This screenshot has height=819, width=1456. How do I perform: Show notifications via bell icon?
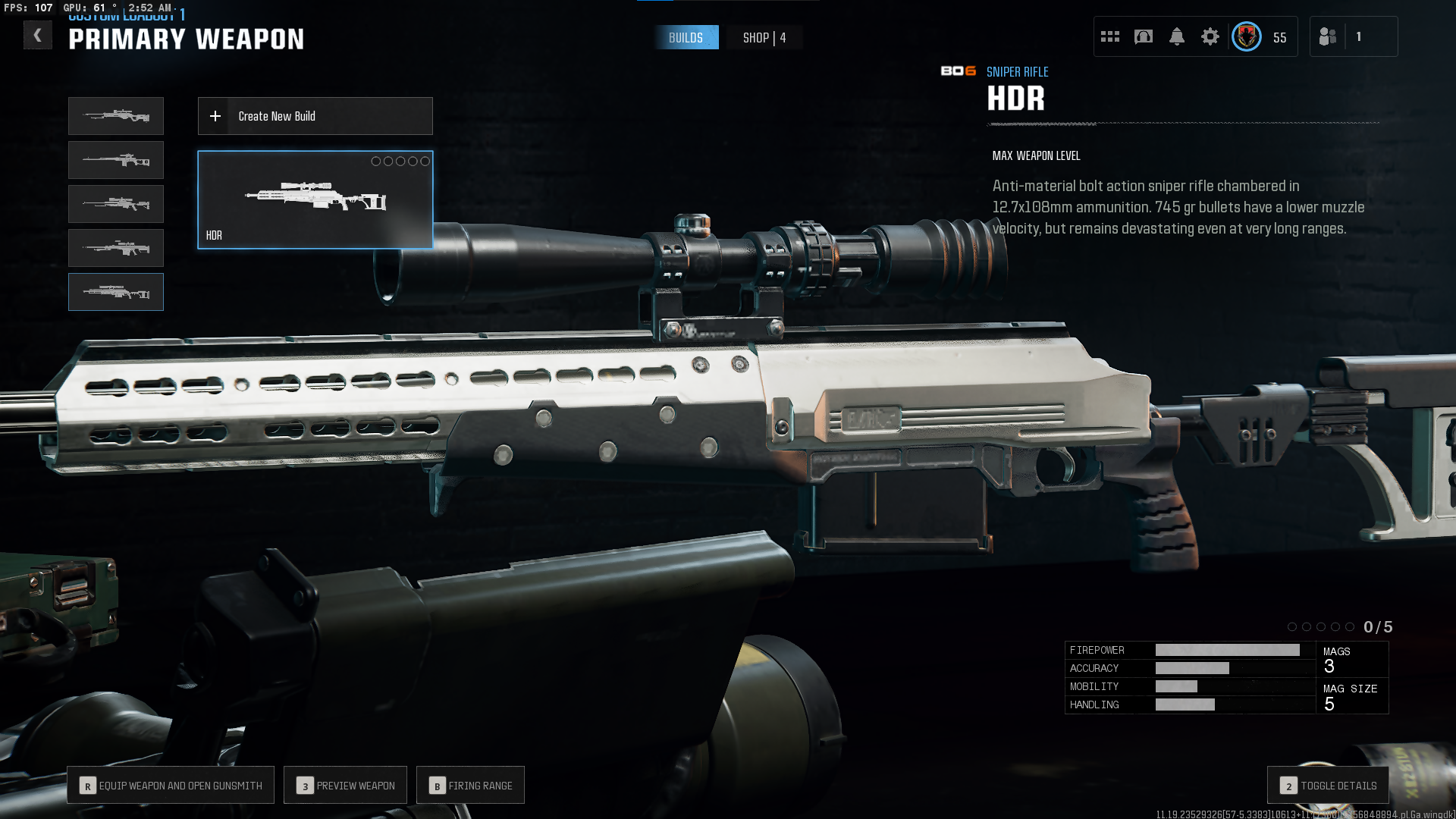pyautogui.click(x=1176, y=36)
